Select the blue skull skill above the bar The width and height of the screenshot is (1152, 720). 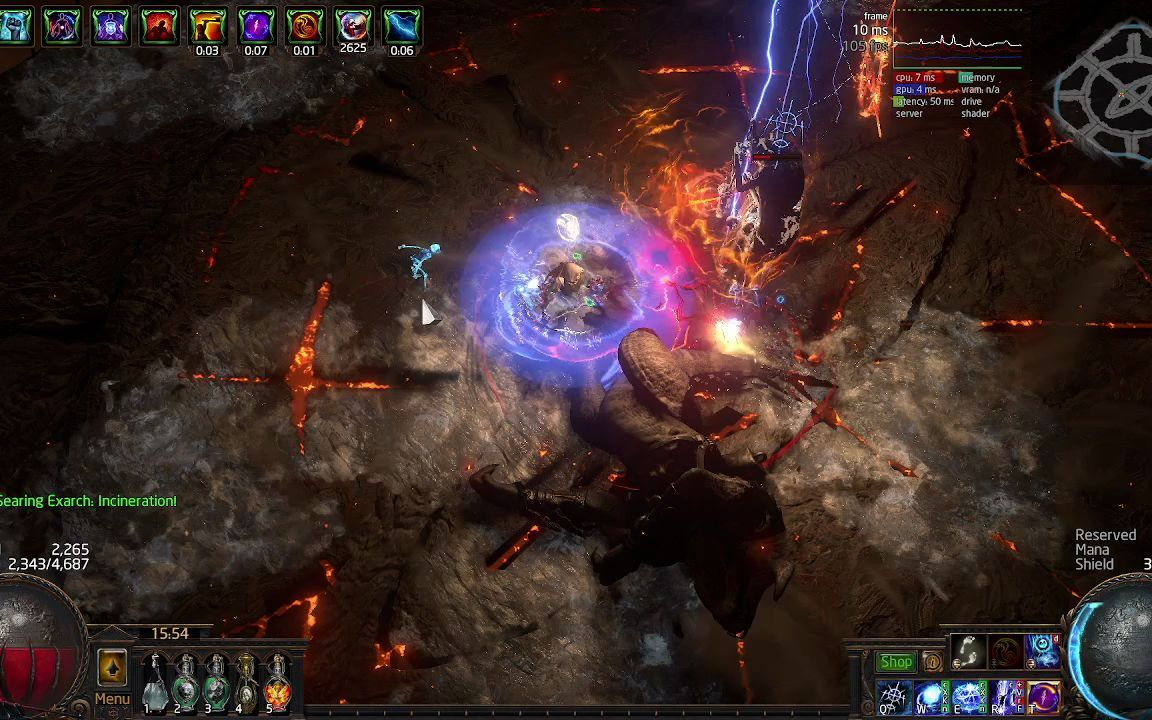click(x=1042, y=652)
